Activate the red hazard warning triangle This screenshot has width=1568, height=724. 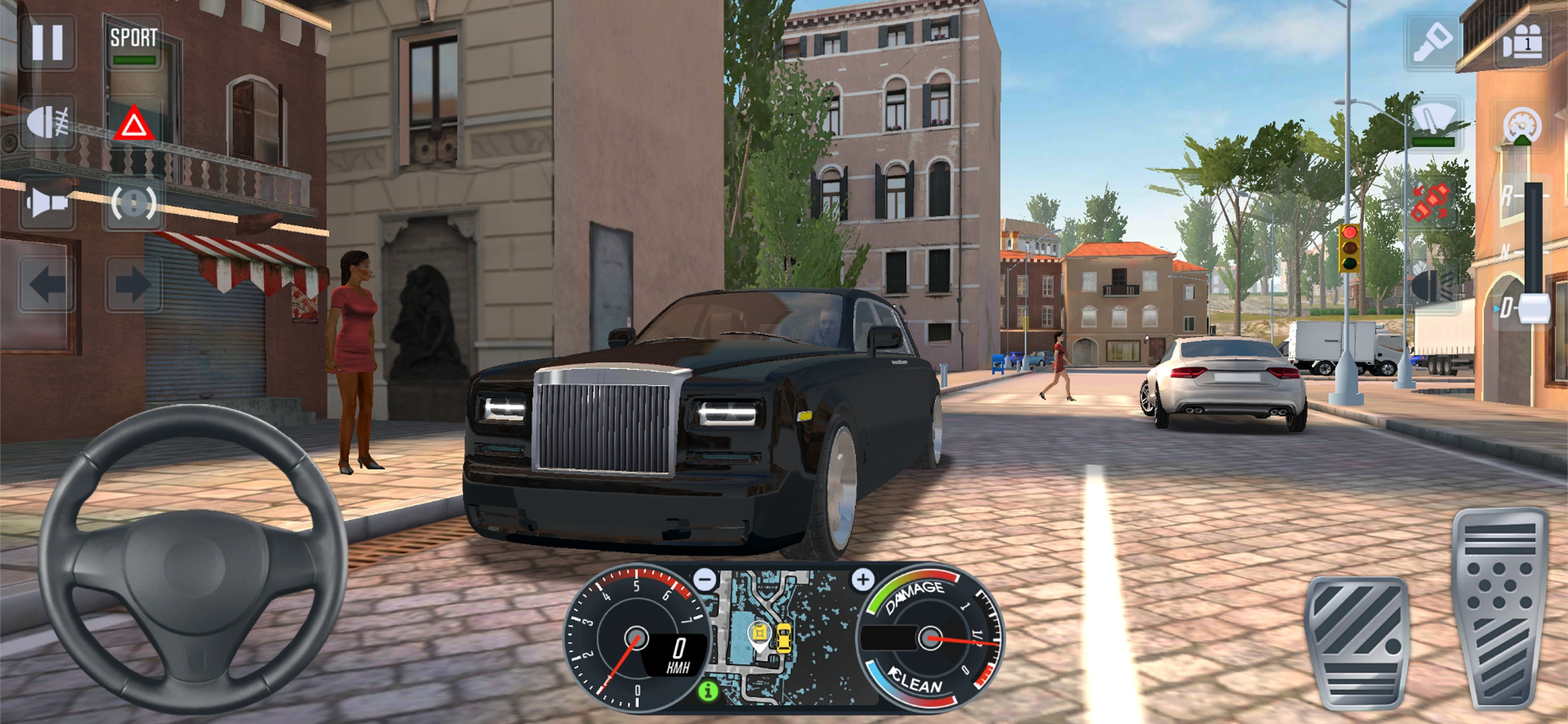click(134, 125)
